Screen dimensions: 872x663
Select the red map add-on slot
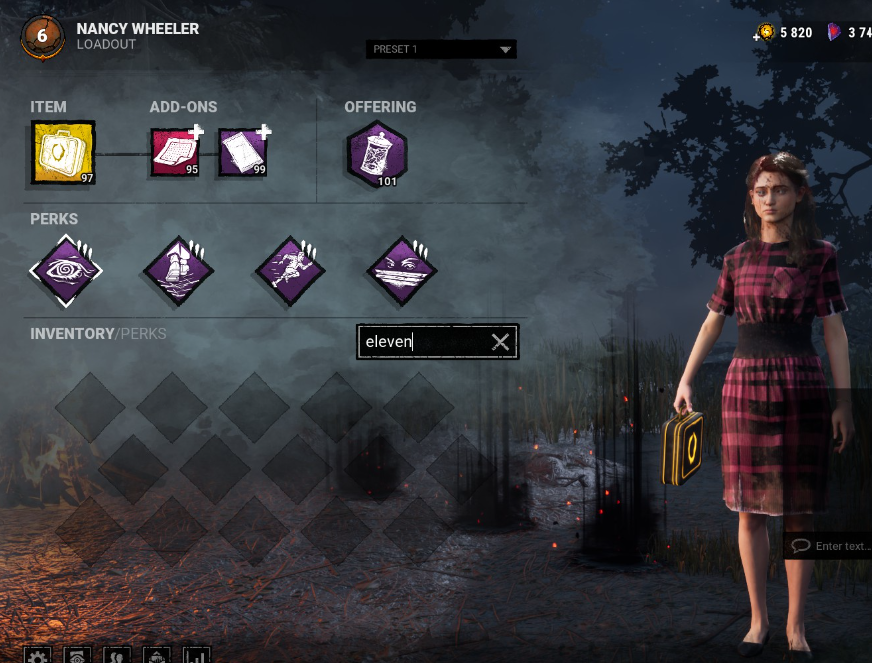[176, 152]
